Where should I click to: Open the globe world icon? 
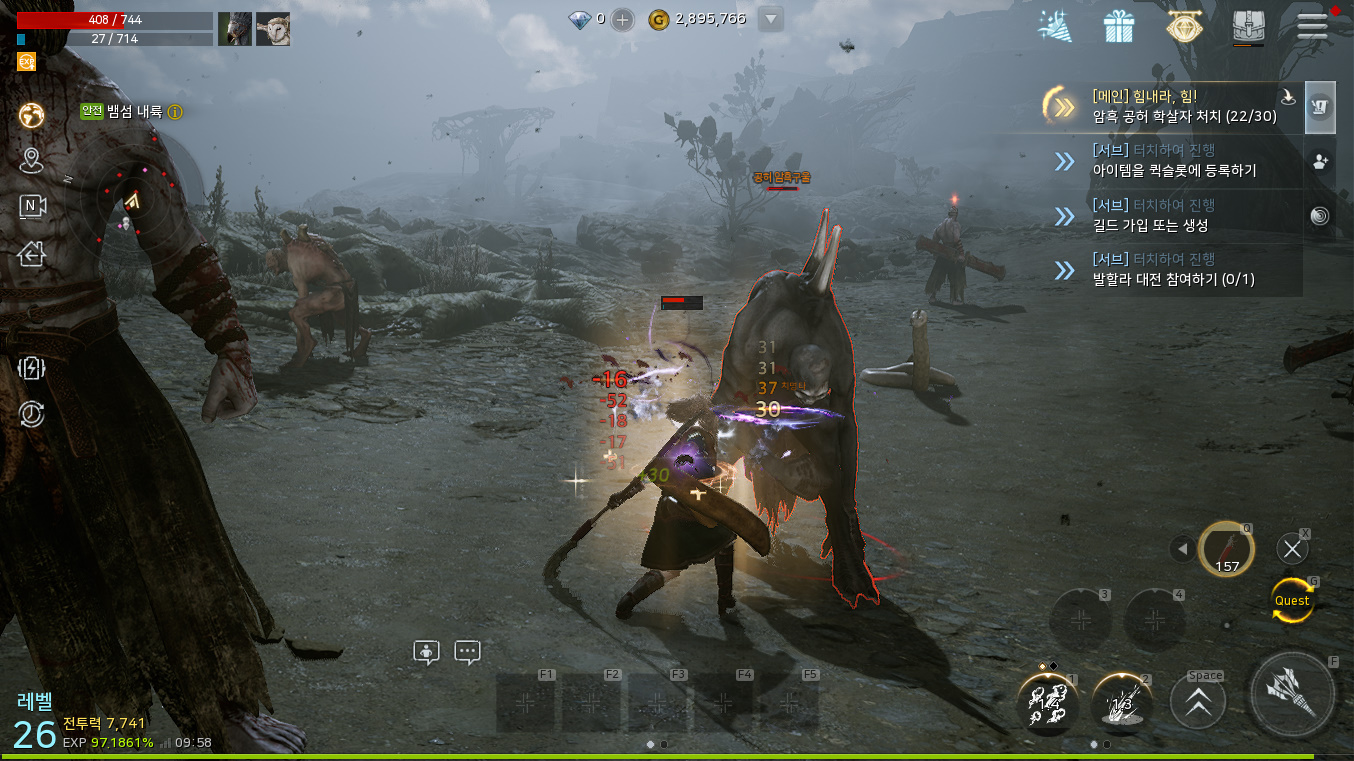pyautogui.click(x=32, y=115)
